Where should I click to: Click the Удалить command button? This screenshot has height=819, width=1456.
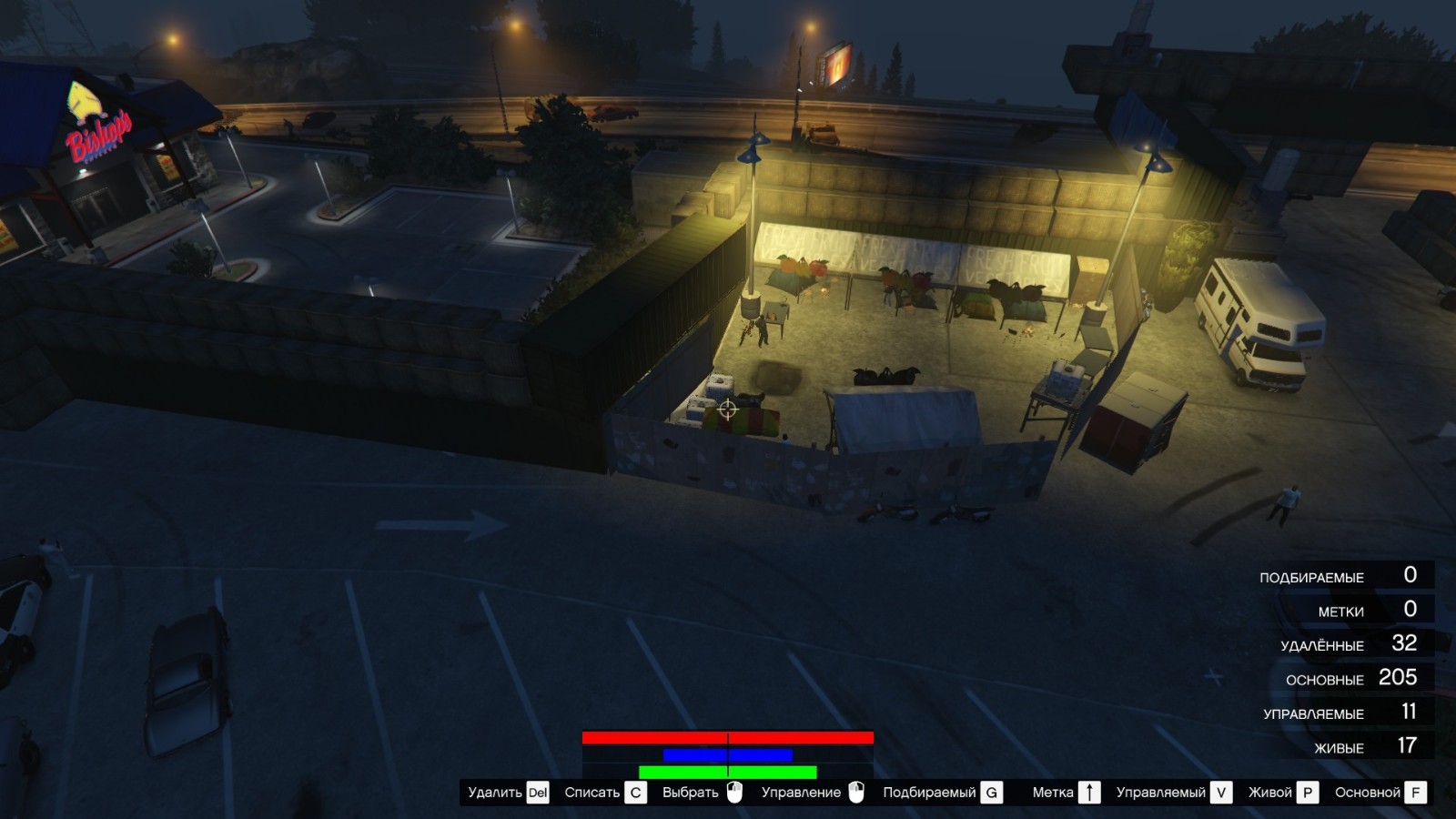pyautogui.click(x=496, y=792)
